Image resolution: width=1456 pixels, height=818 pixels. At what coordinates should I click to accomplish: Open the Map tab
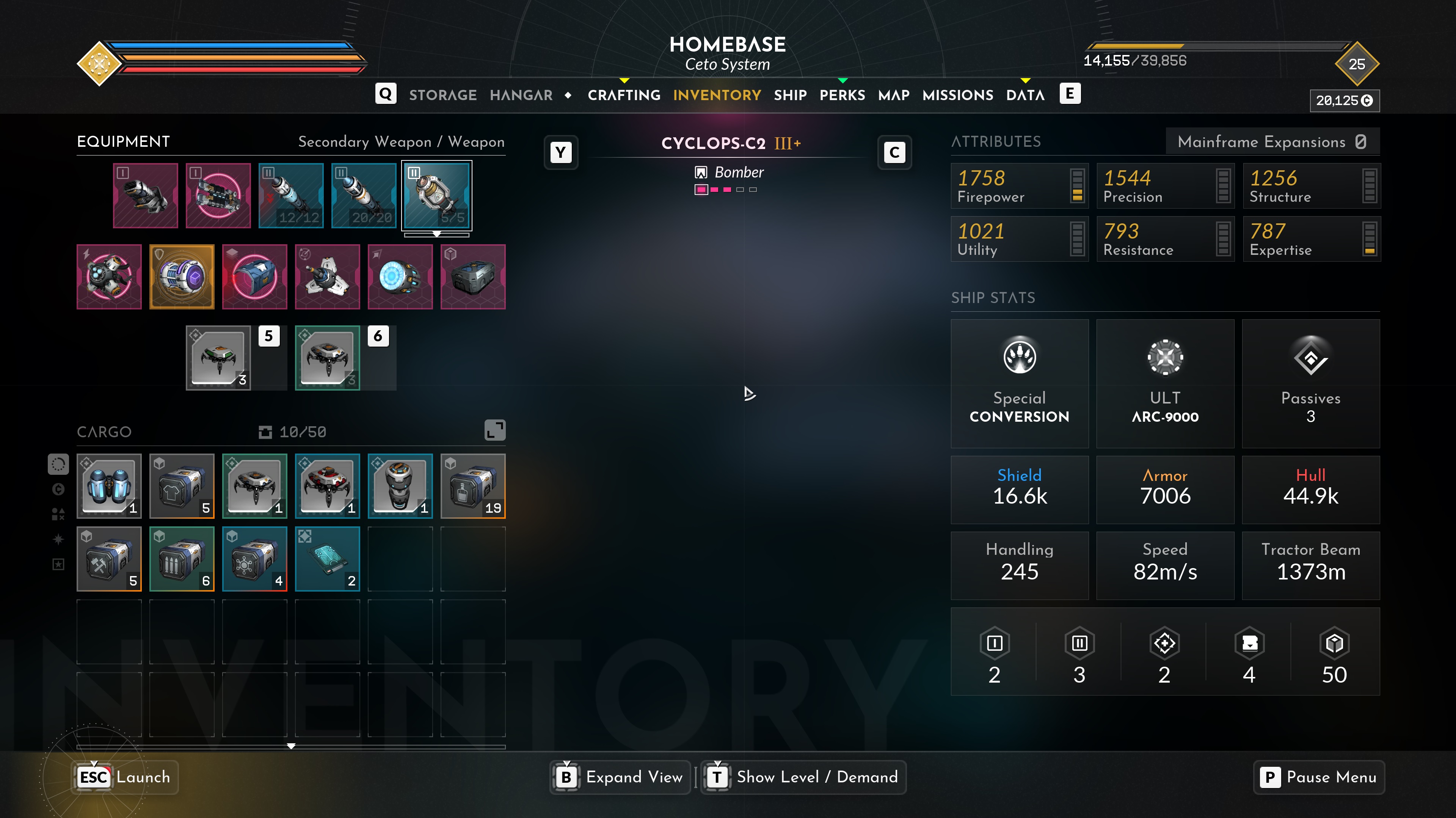coord(894,95)
